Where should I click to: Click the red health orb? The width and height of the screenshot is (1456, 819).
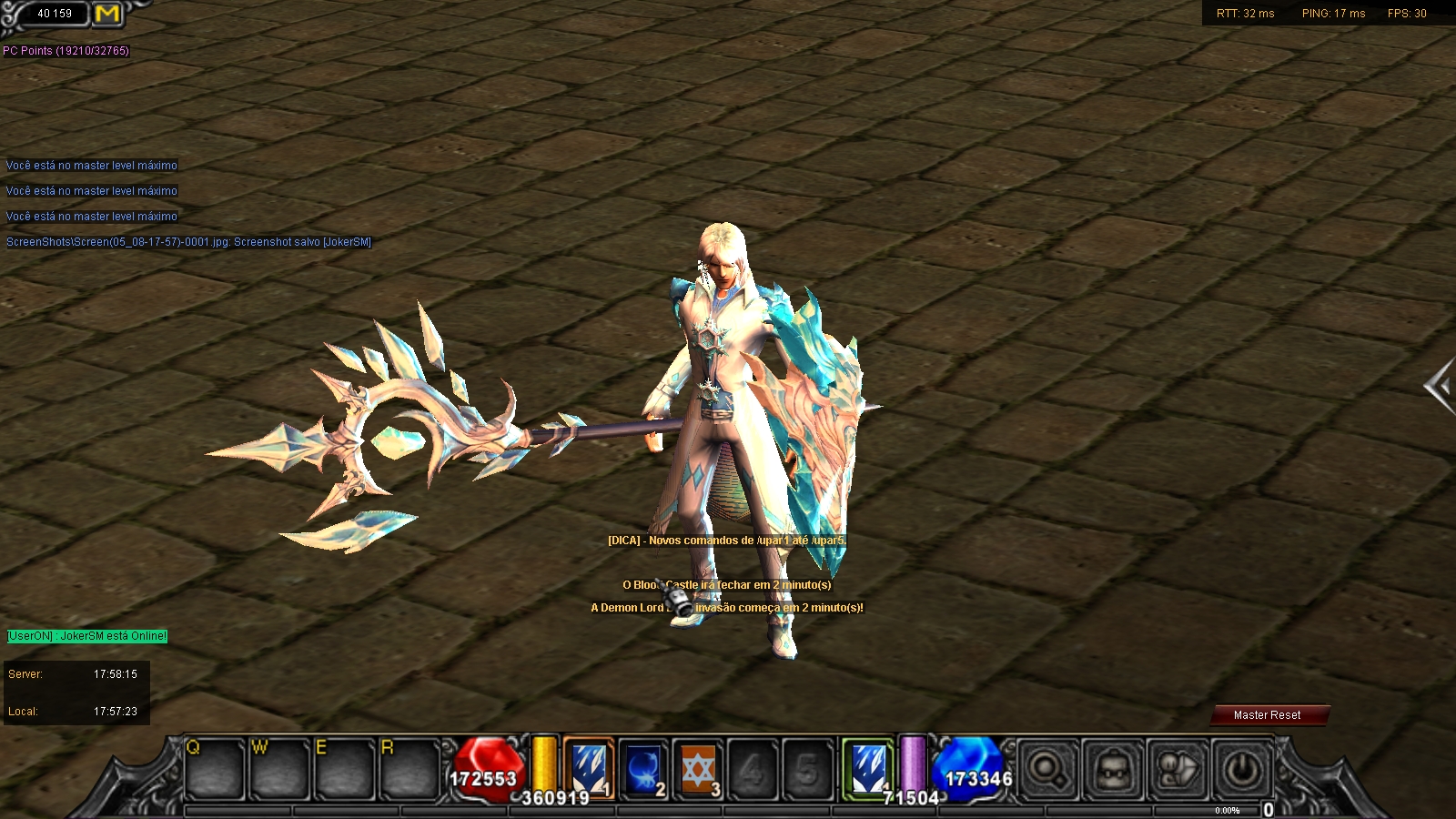[487, 771]
